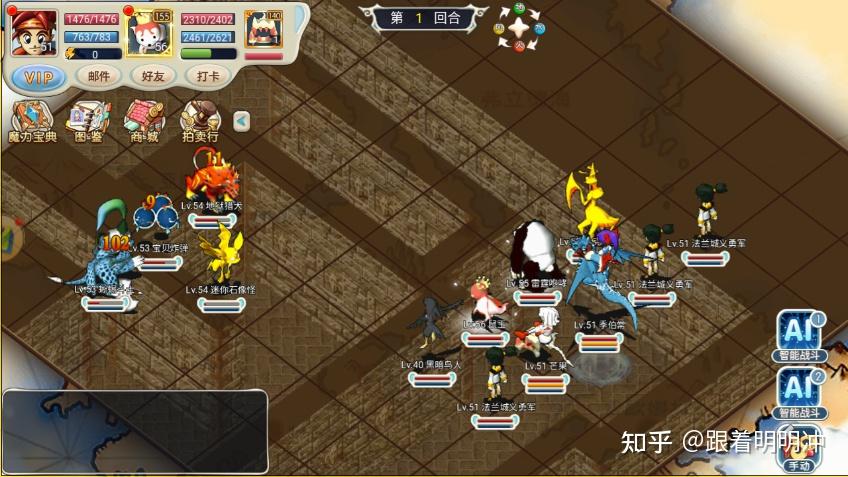Switch to 手动 manual battle mode

click(799, 451)
